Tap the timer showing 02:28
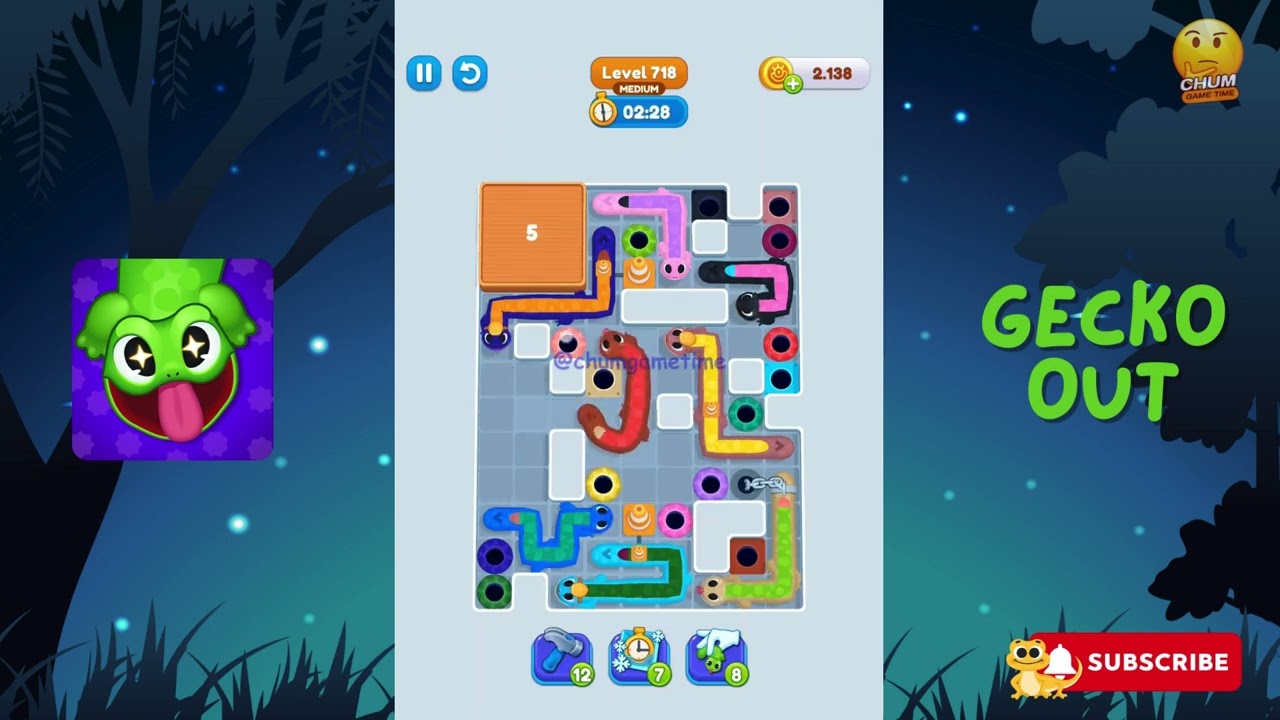The image size is (1280, 720). tap(638, 112)
